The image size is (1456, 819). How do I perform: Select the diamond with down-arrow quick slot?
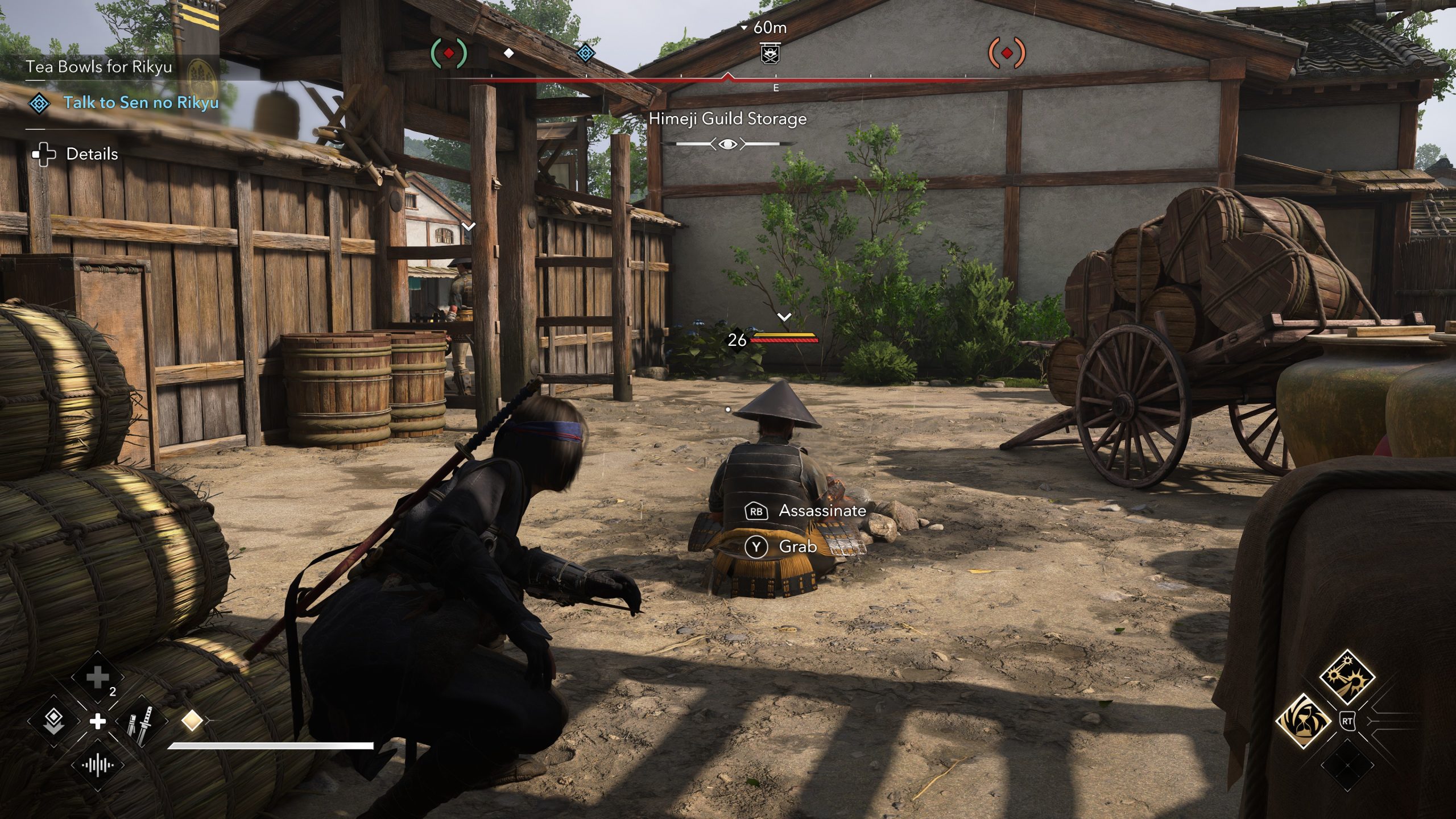[x=53, y=721]
